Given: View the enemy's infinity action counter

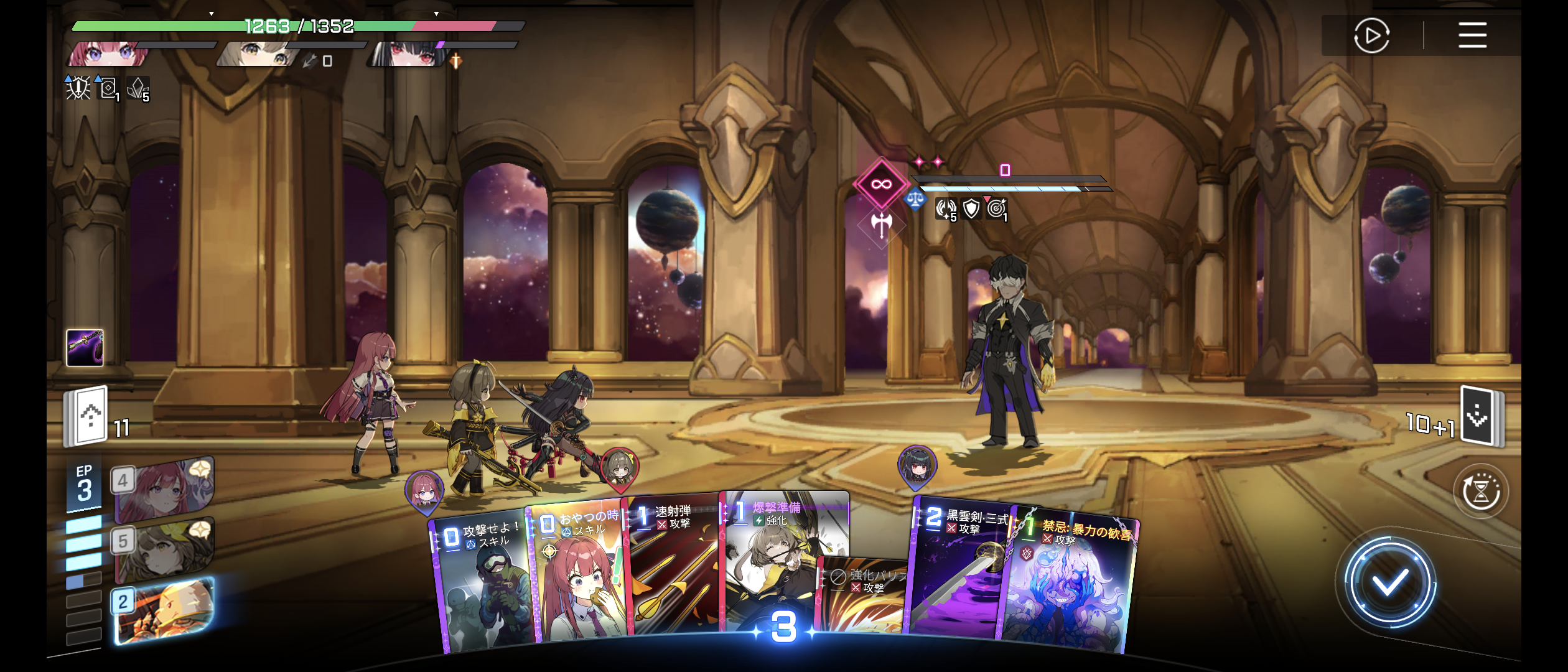Looking at the screenshot, I should click(881, 184).
